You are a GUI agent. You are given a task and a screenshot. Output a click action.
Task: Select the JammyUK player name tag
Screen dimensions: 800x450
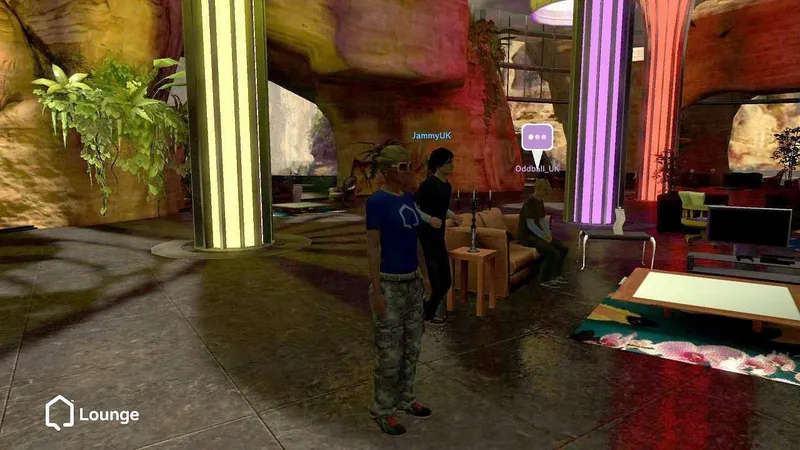(433, 135)
